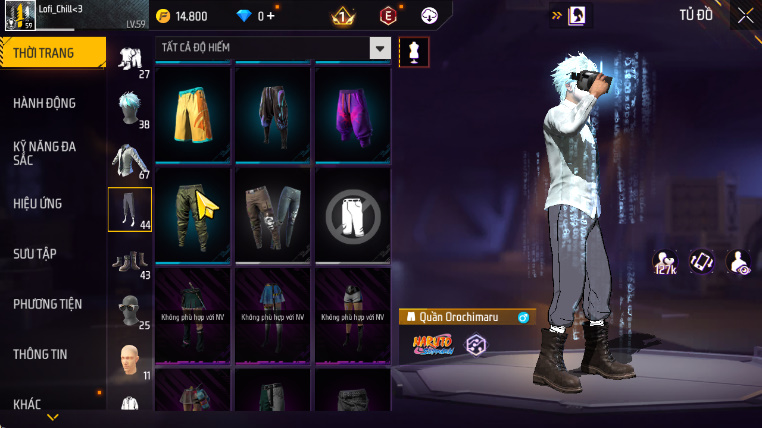Pick the green camo pants

point(194,211)
